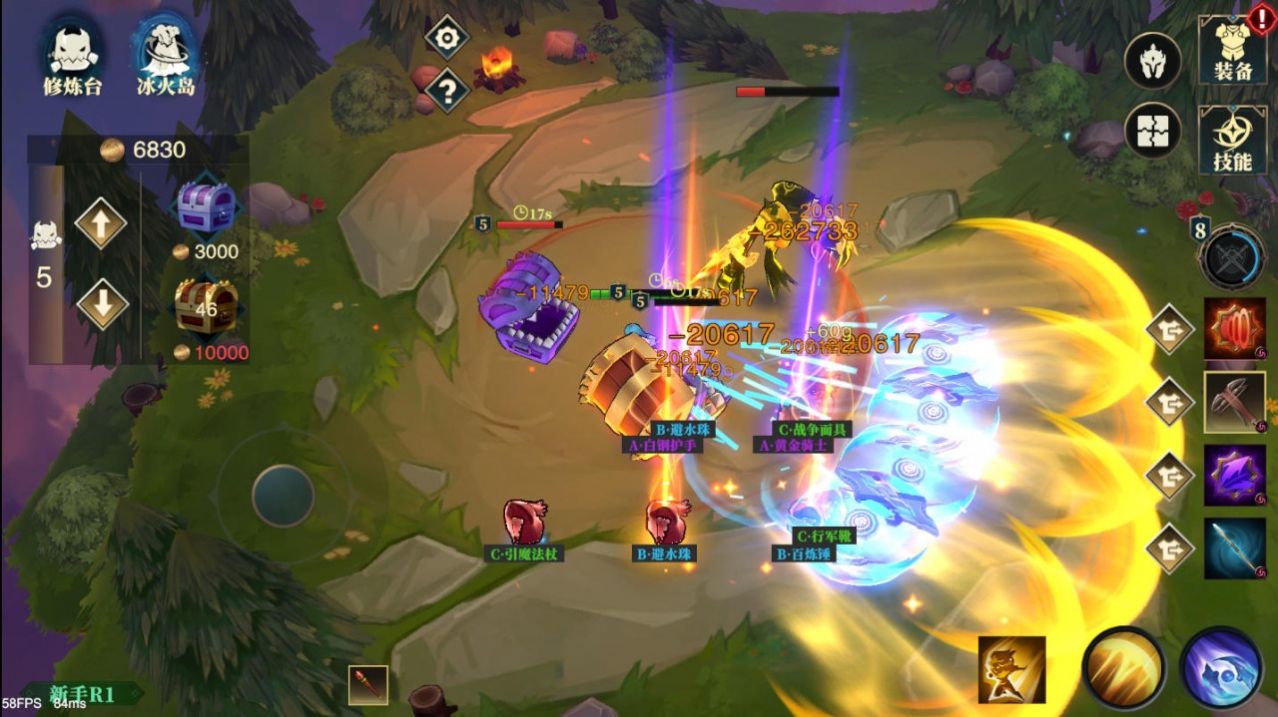Select the pickaxe equipment slot
The width and height of the screenshot is (1278, 717).
1234,402
